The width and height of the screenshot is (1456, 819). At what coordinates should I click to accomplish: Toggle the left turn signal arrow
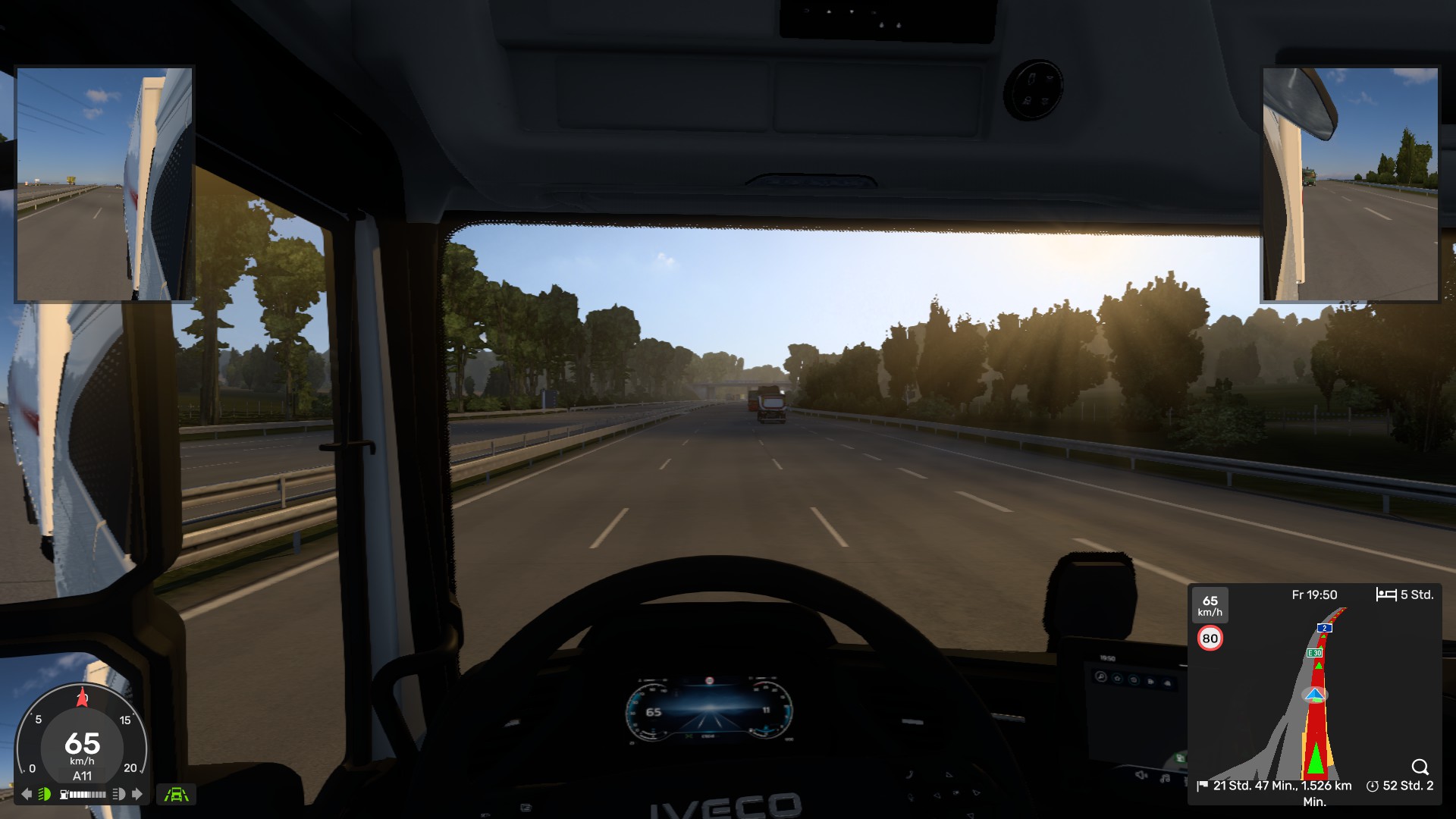click(27, 794)
